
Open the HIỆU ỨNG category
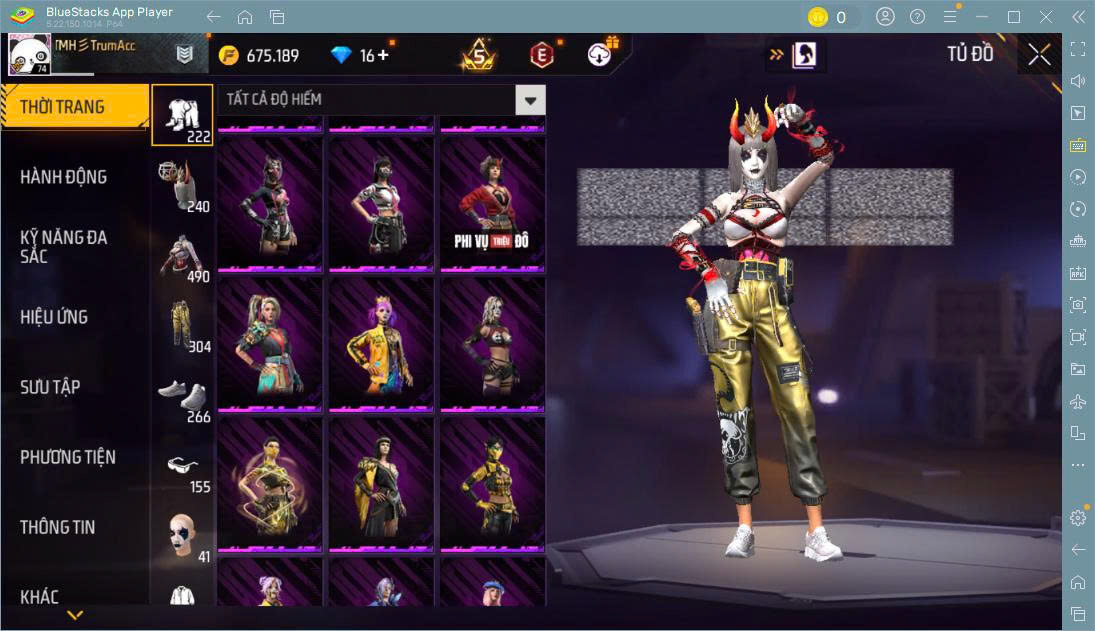55,317
